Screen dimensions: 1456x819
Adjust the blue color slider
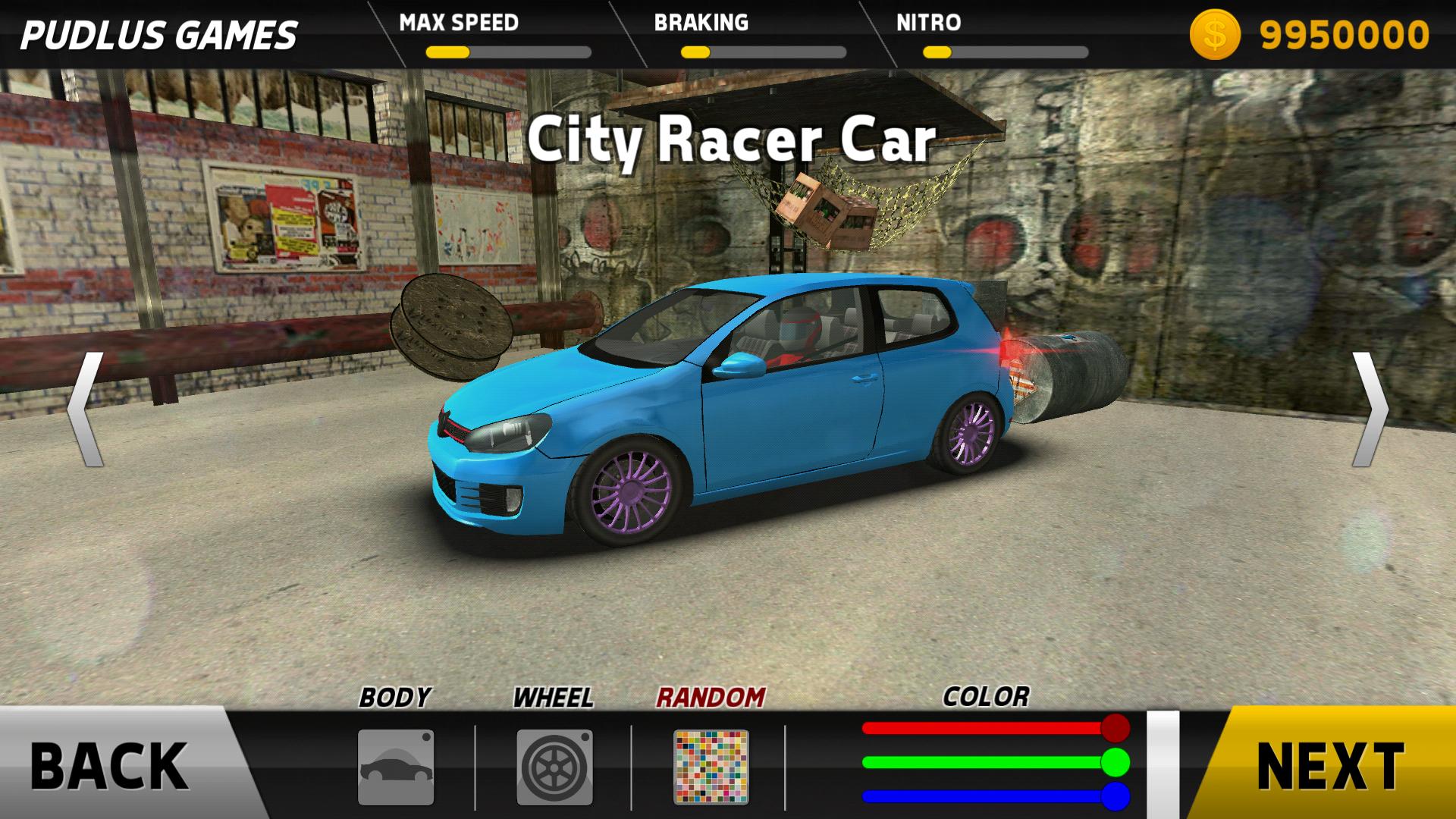[1115, 796]
